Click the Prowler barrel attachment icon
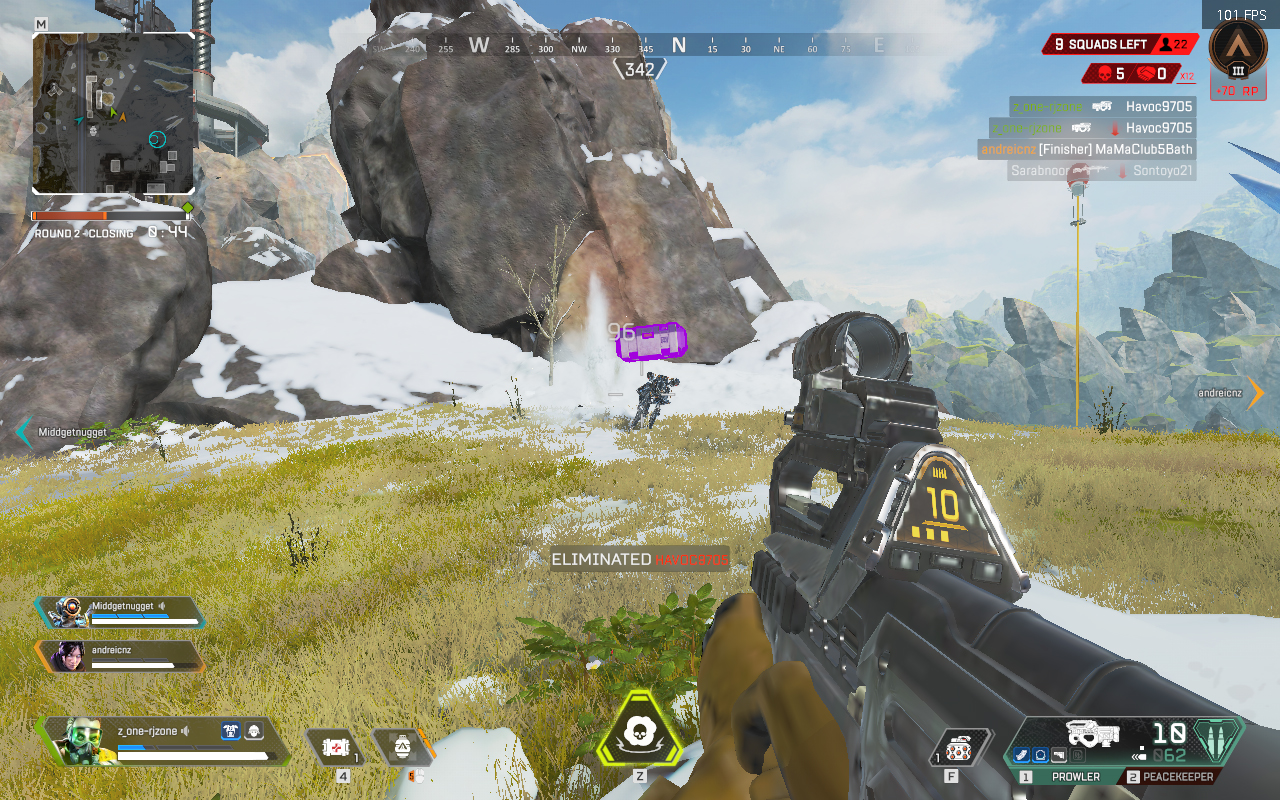 tap(1022, 756)
